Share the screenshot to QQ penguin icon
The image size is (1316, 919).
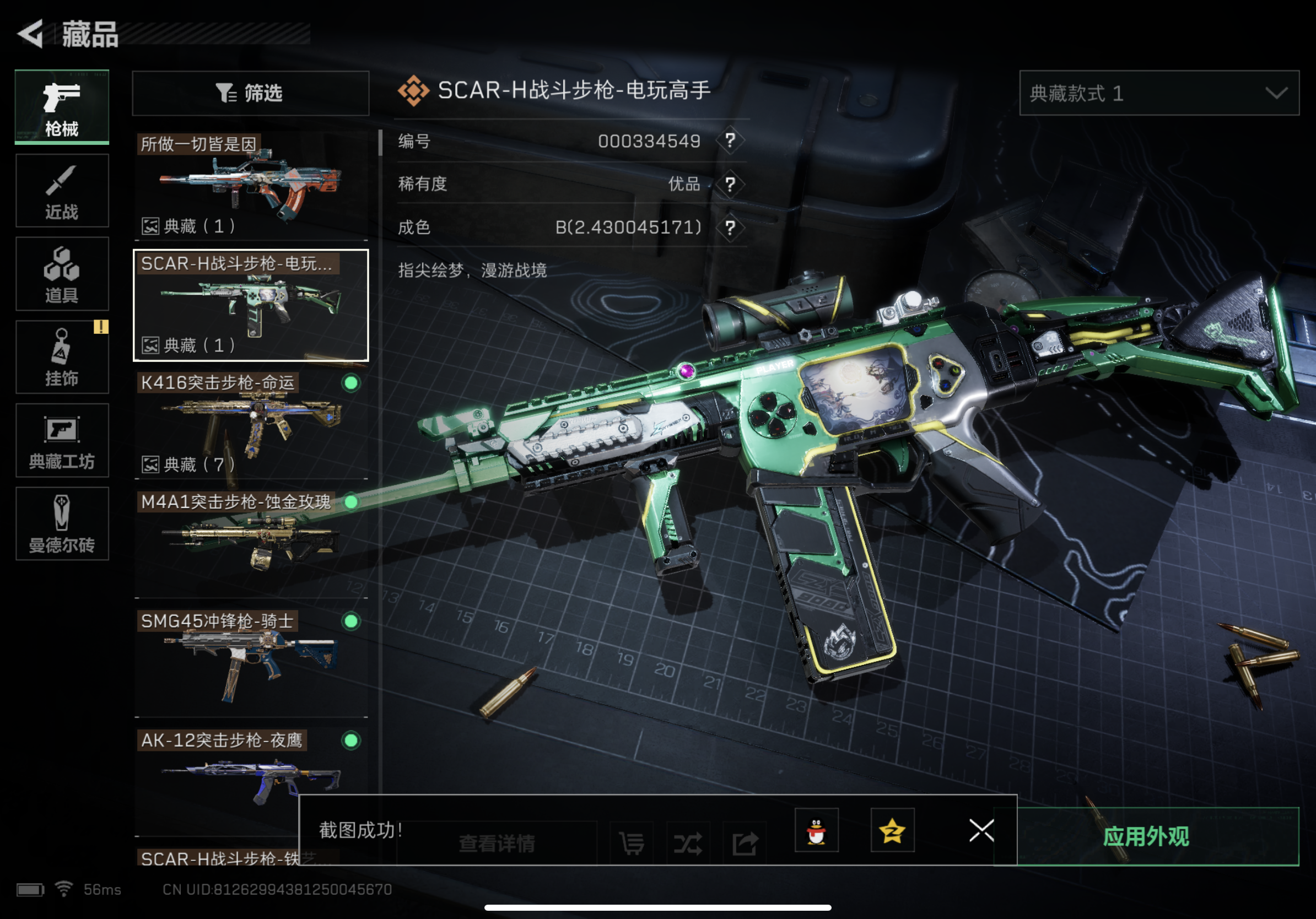pyautogui.click(x=816, y=831)
